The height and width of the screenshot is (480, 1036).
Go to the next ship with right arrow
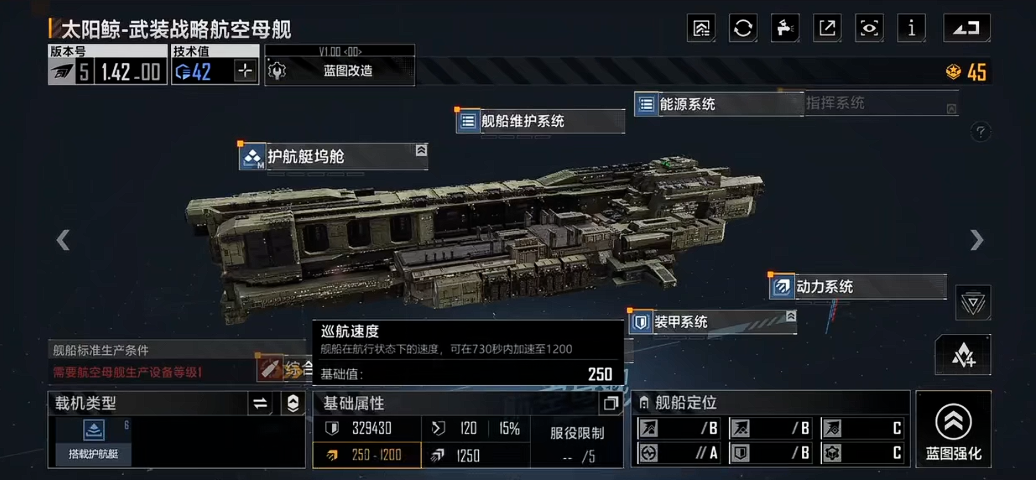tap(976, 240)
